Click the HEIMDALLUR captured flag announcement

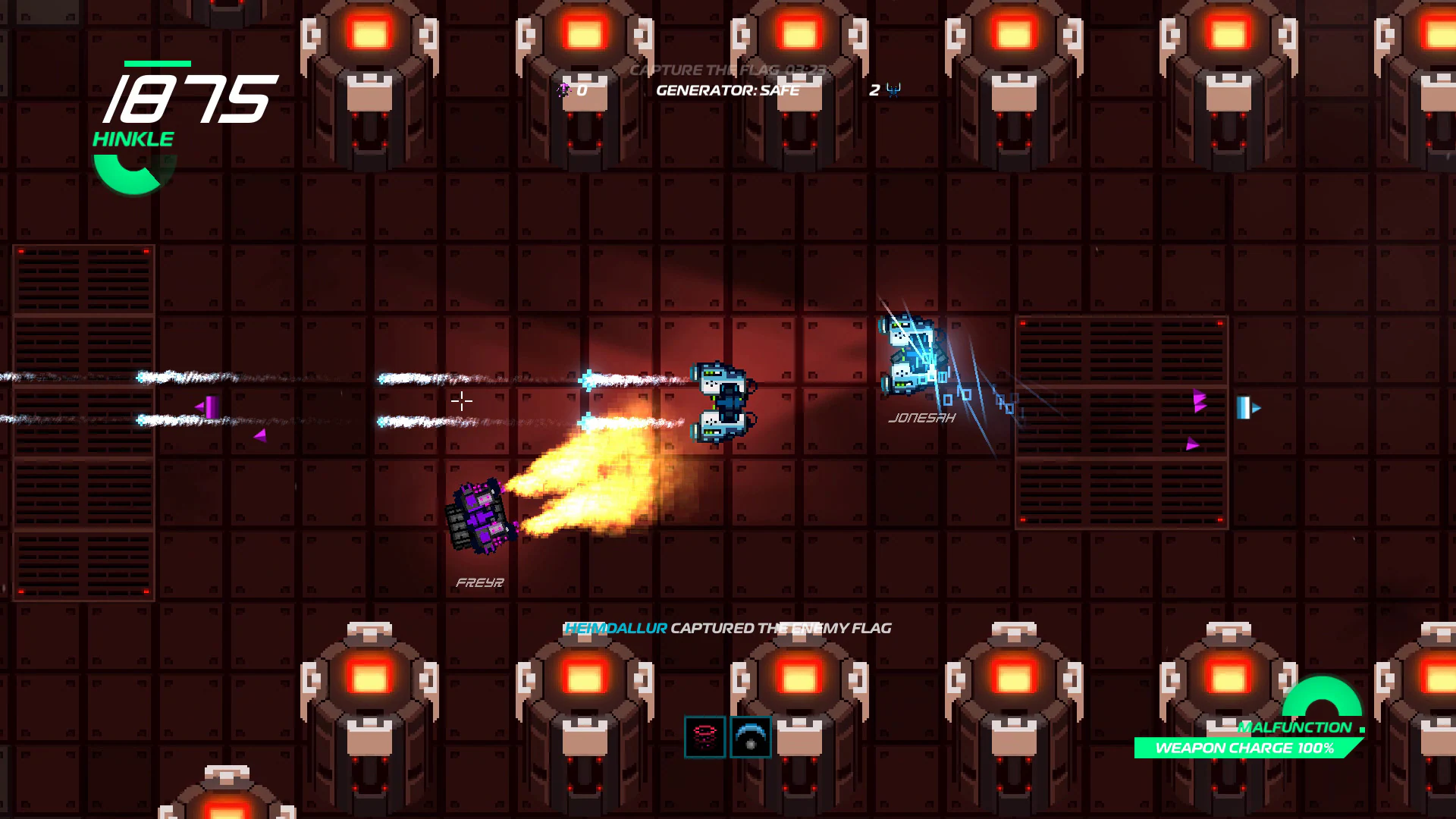coord(728,628)
